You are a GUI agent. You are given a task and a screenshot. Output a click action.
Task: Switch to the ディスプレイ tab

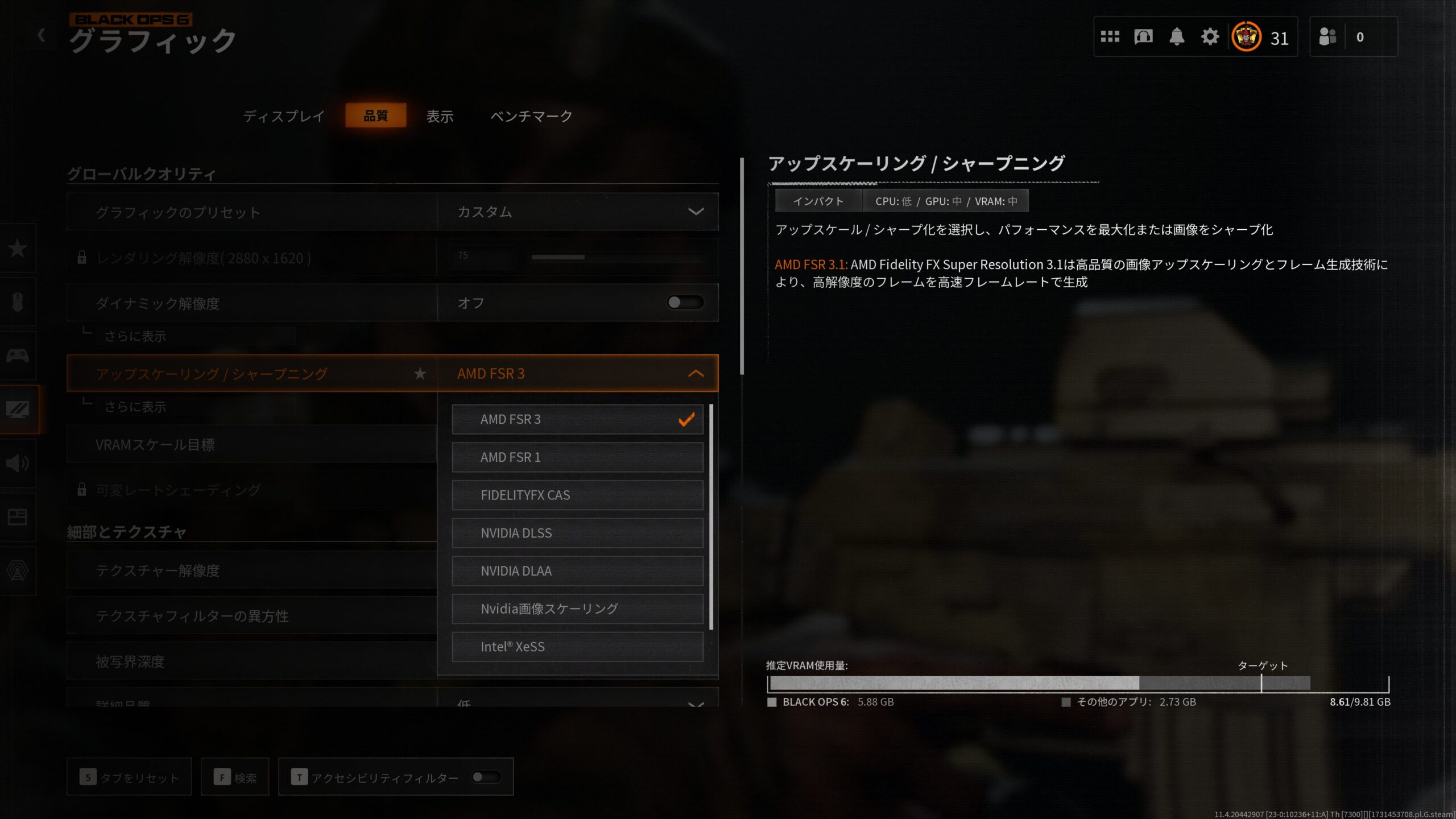click(284, 116)
